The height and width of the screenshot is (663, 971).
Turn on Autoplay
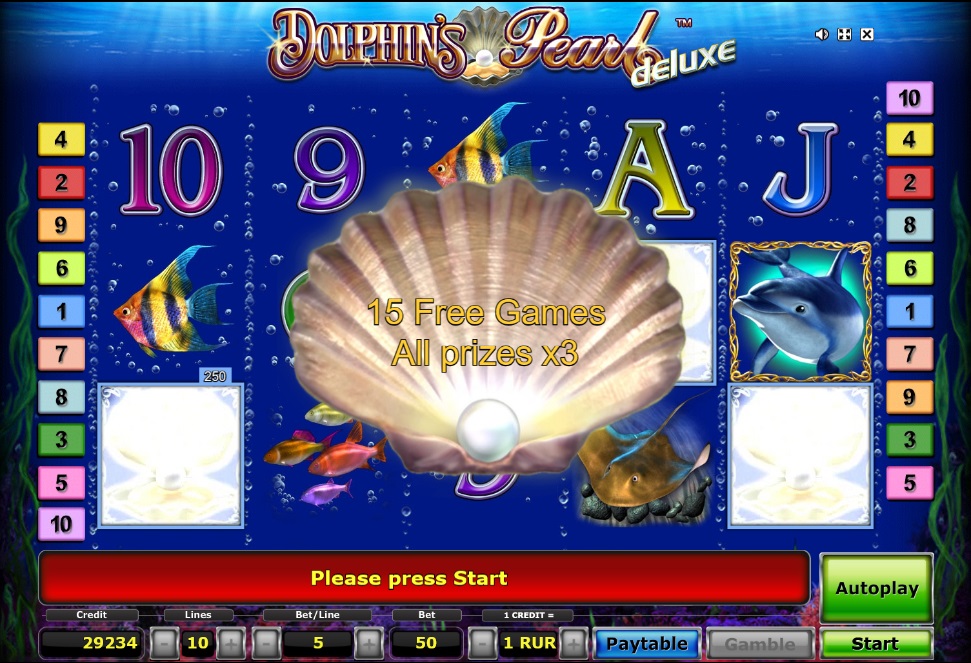point(876,588)
